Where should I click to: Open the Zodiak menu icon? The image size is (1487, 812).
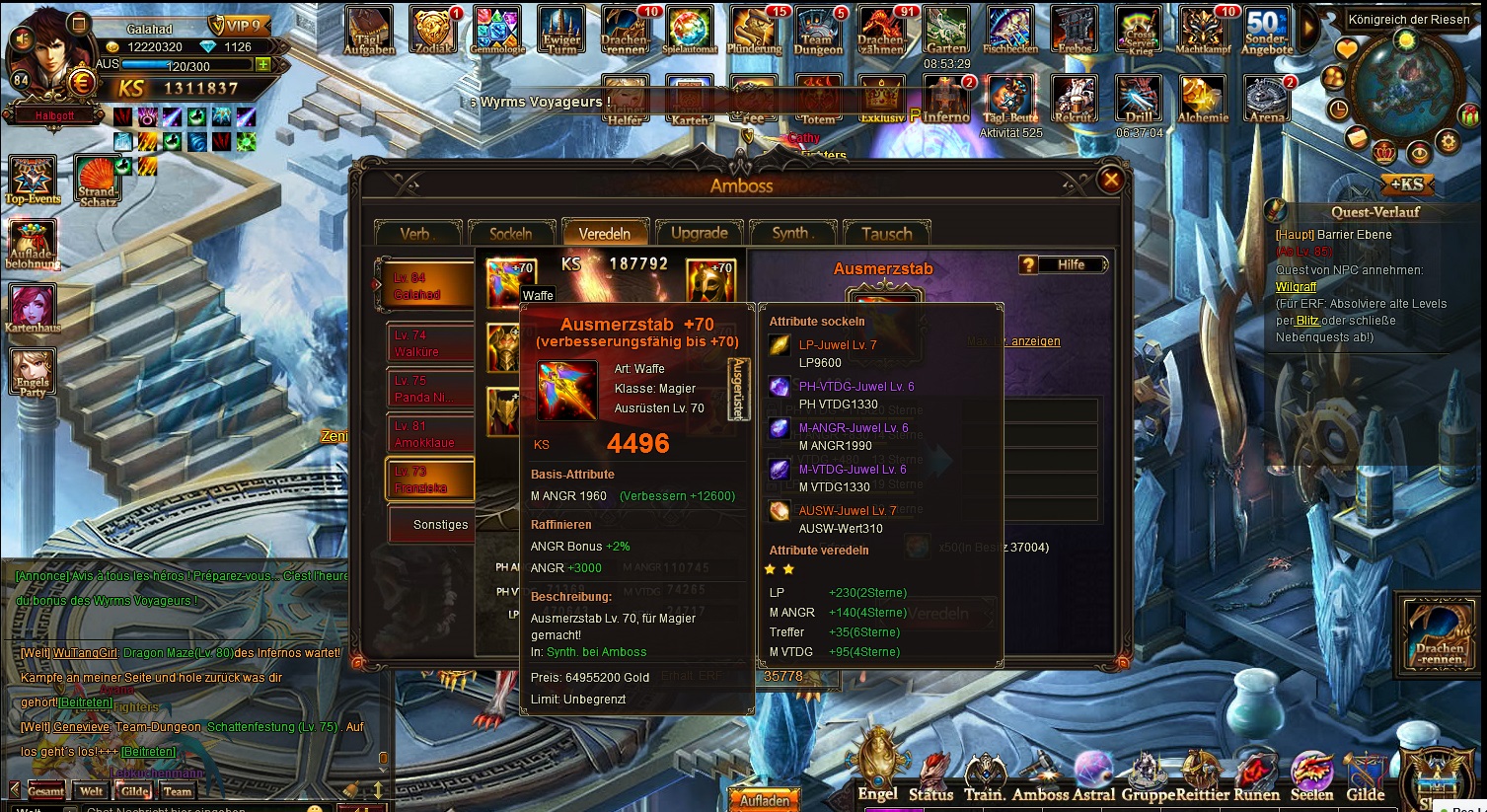(x=433, y=32)
